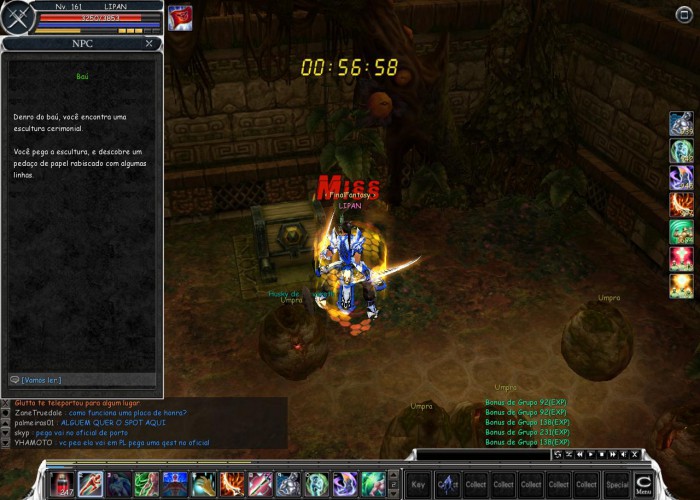Click the orange fire slash buff icon
700x500 pixels.
tap(682, 205)
